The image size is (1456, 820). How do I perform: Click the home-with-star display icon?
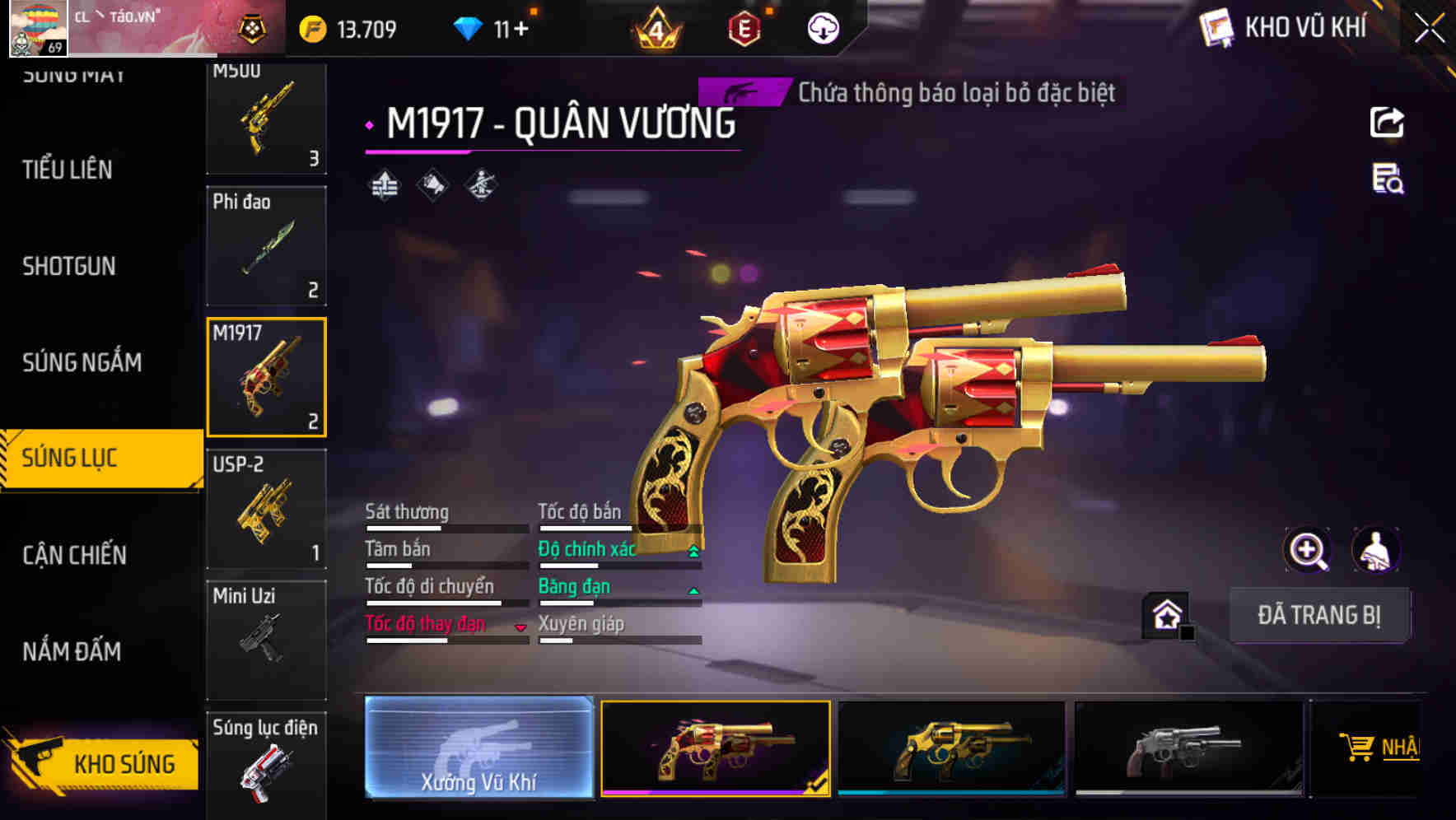click(x=1164, y=614)
